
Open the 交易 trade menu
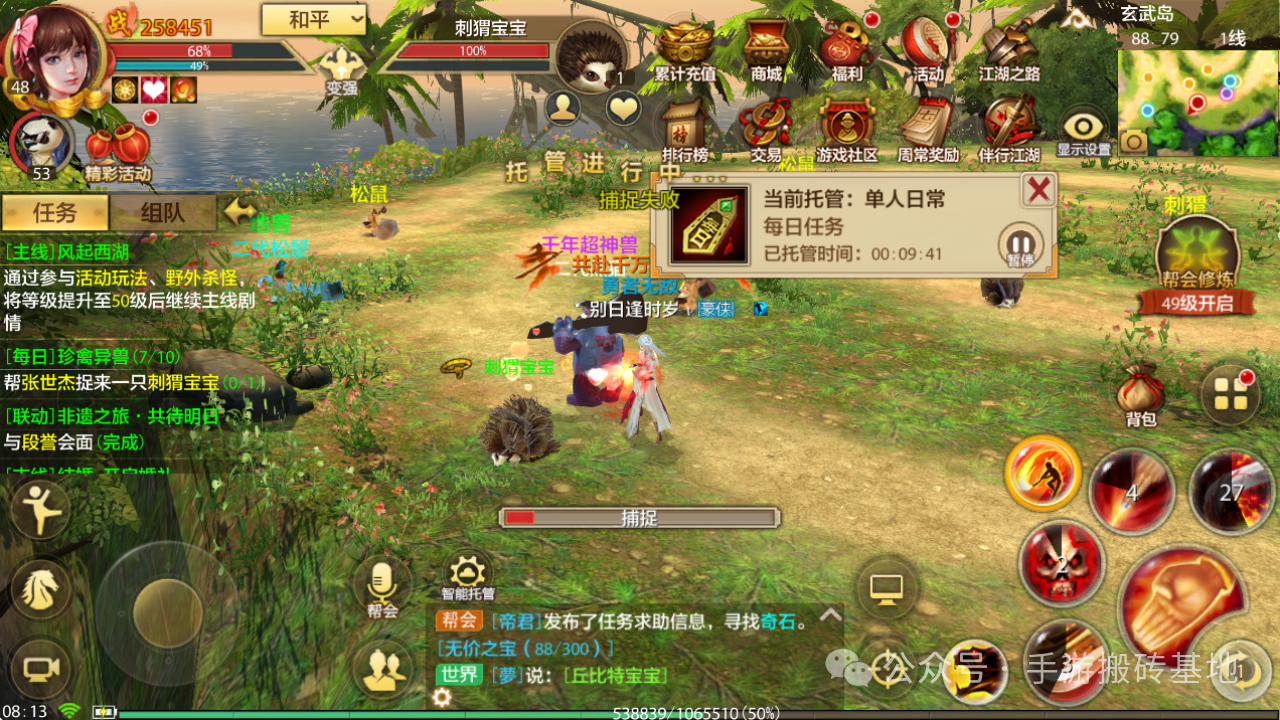tap(766, 128)
